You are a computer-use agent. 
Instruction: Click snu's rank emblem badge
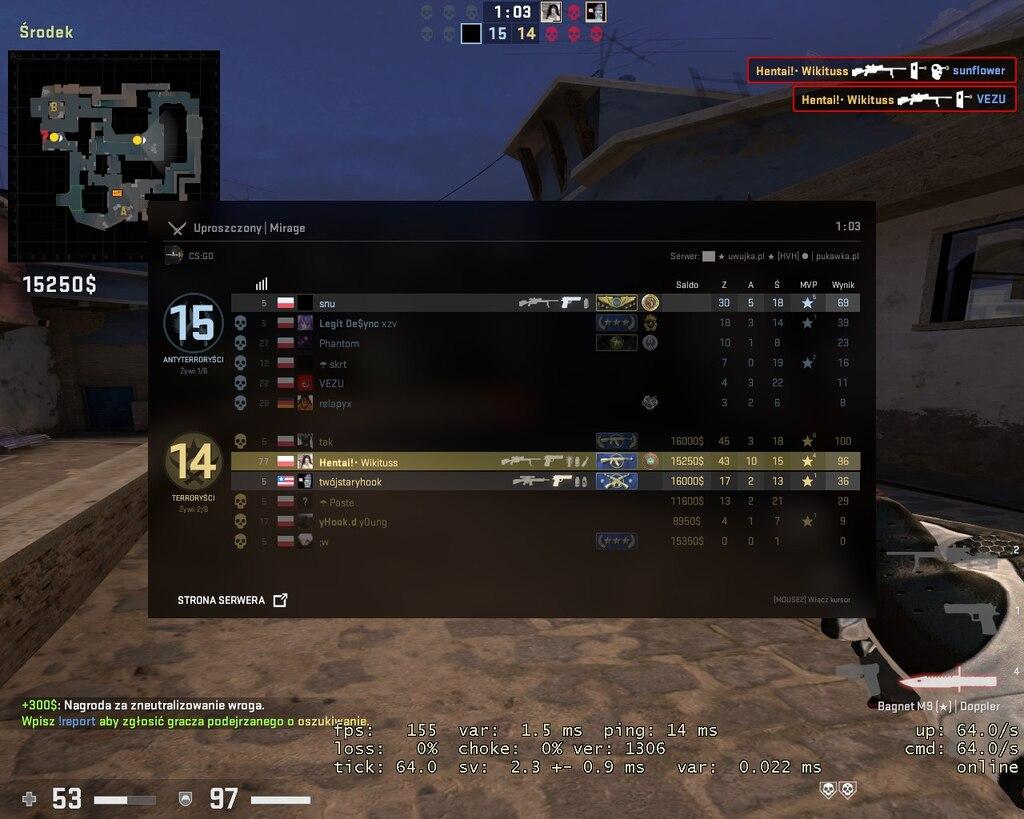click(616, 303)
